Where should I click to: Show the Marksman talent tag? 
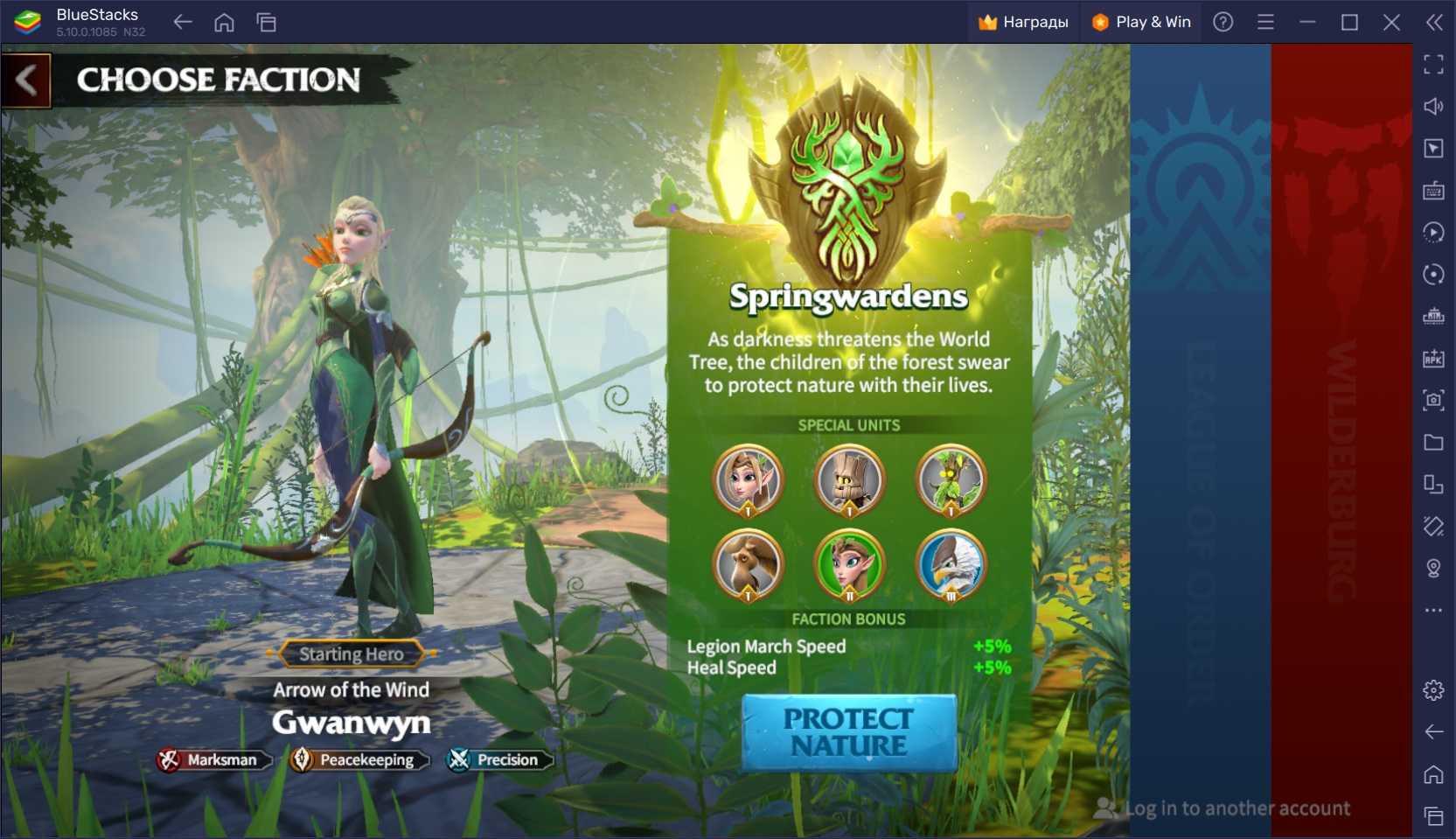click(213, 759)
